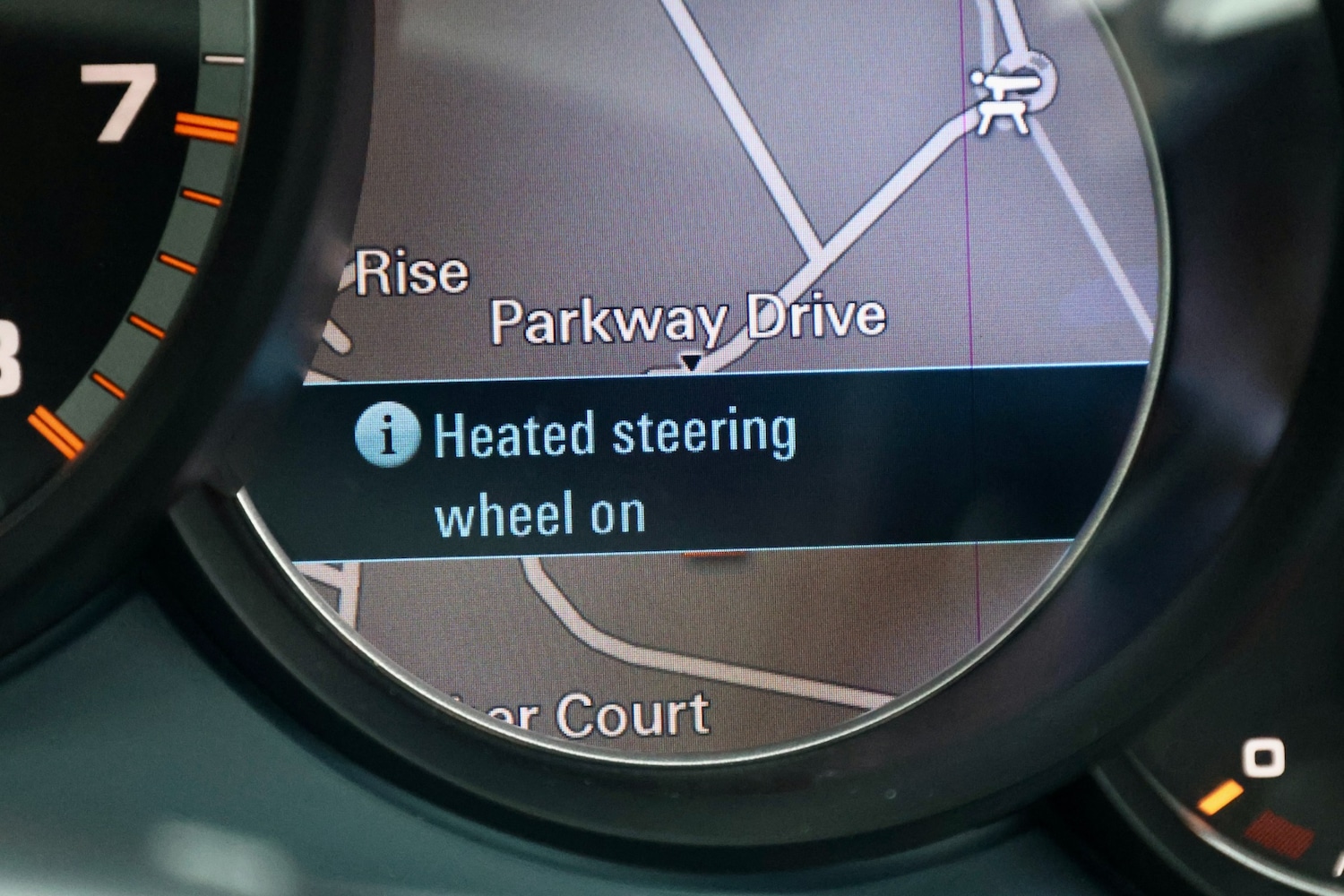
Task: Open the Heated steering wheel on notification
Action: tap(615, 473)
